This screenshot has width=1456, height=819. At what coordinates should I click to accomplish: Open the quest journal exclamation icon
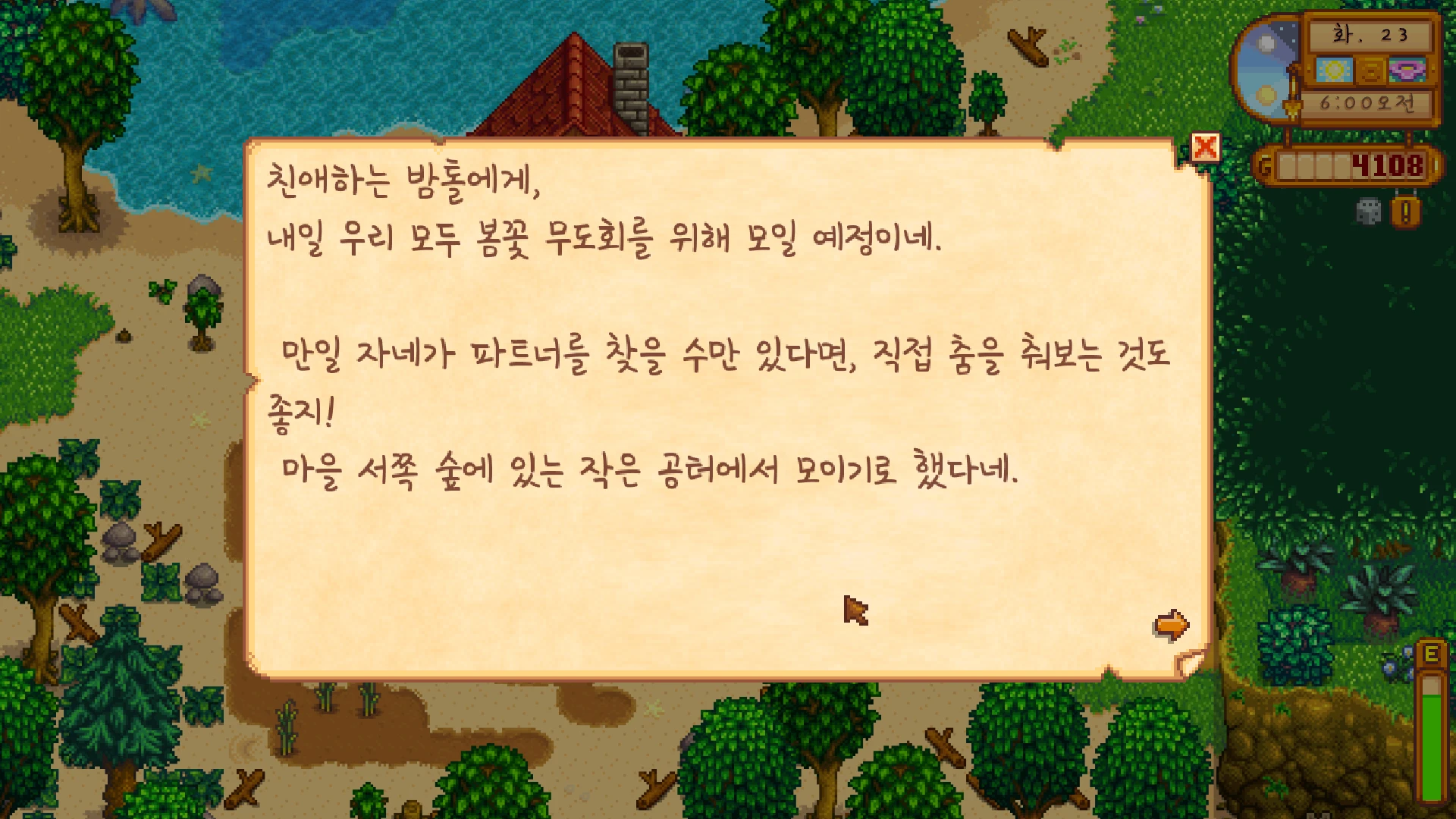click(1405, 212)
